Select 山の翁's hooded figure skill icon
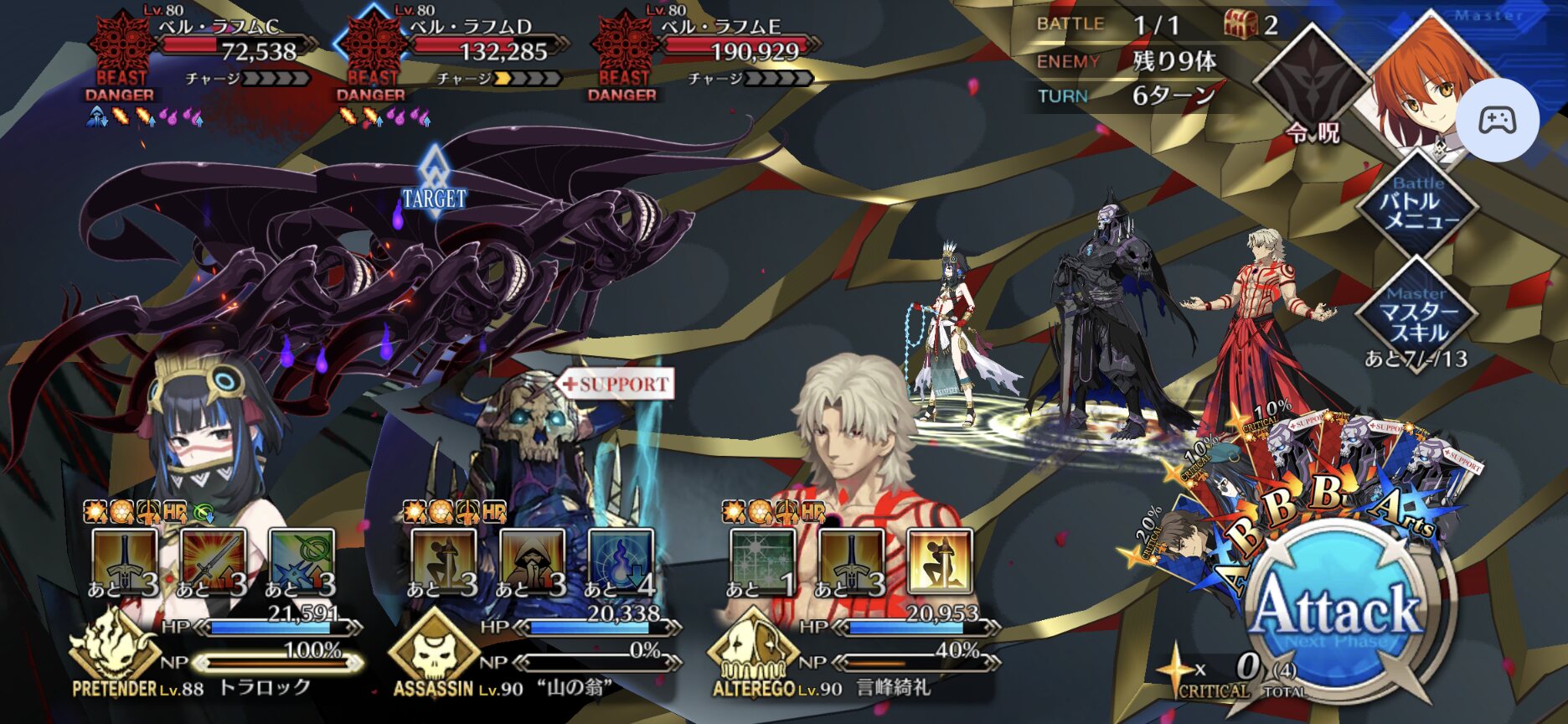 coord(532,561)
